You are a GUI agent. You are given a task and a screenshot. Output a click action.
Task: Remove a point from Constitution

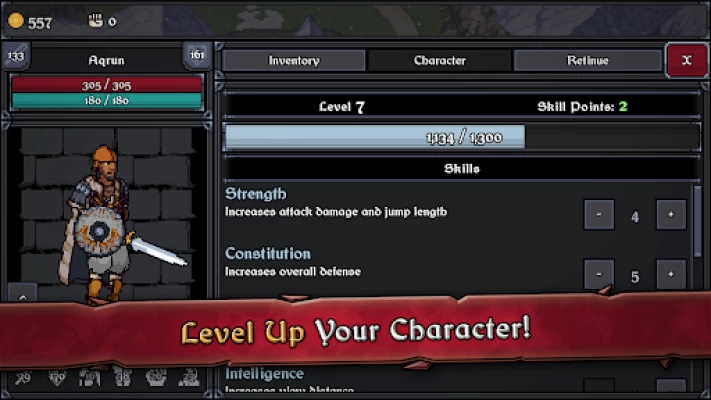point(599,274)
